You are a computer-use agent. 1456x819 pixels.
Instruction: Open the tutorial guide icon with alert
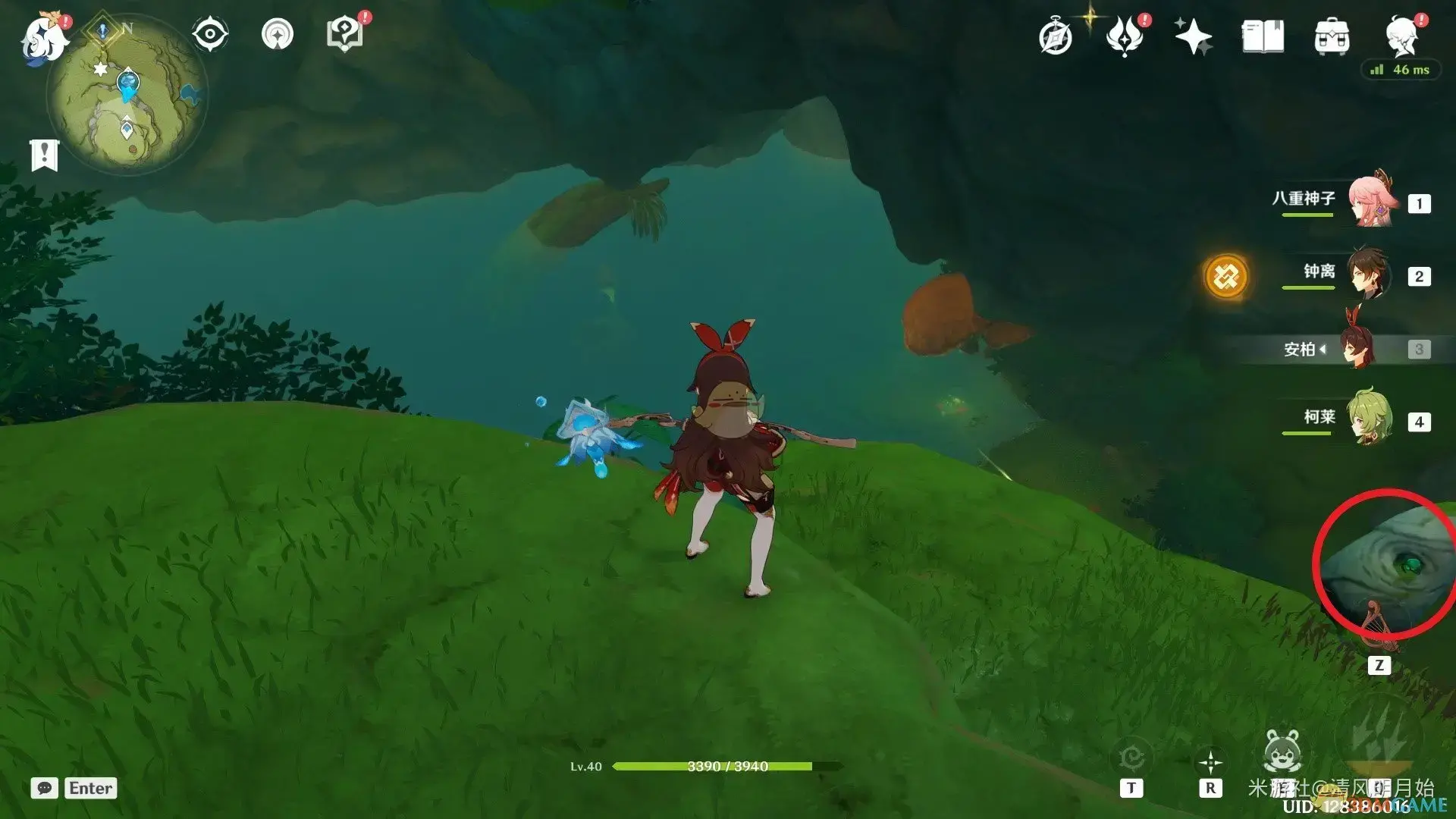(345, 34)
